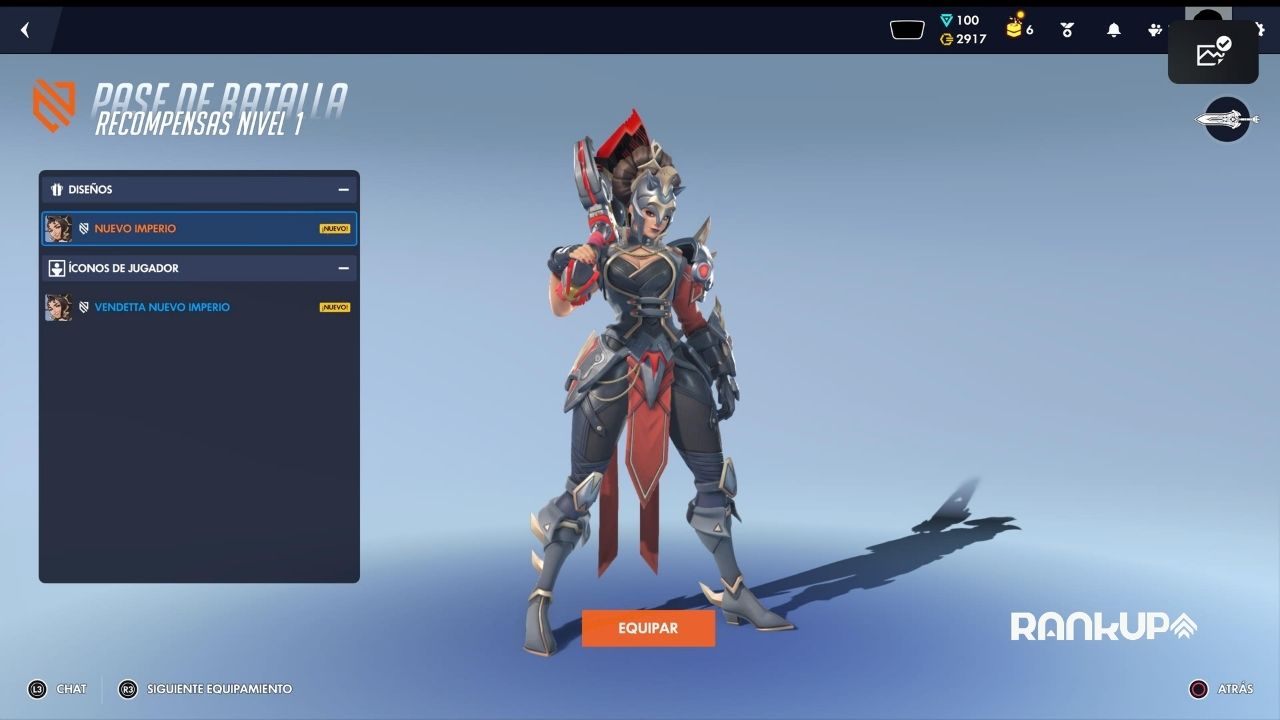Open the Atrás back option
Image resolution: width=1280 pixels, height=720 pixels.
pyautogui.click(x=1221, y=689)
